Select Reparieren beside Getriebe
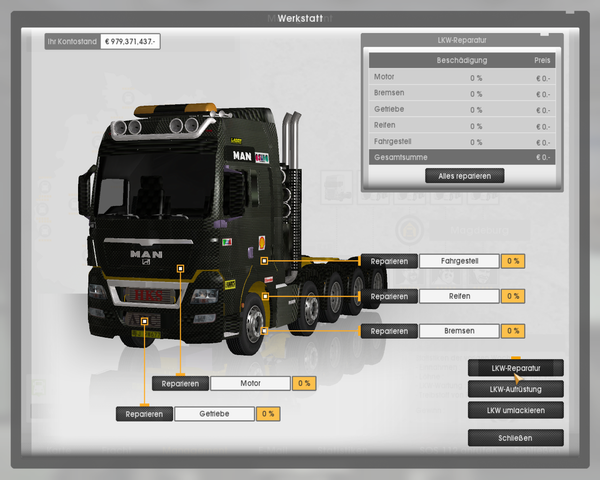The width and height of the screenshot is (600, 480). point(144,414)
